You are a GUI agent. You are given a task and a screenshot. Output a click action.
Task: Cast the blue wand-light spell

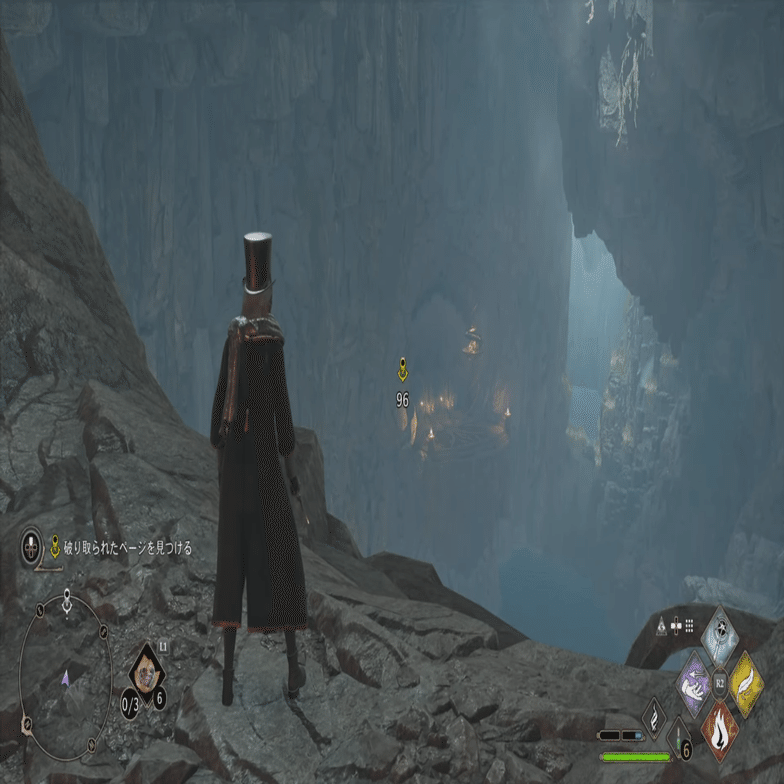click(x=720, y=637)
